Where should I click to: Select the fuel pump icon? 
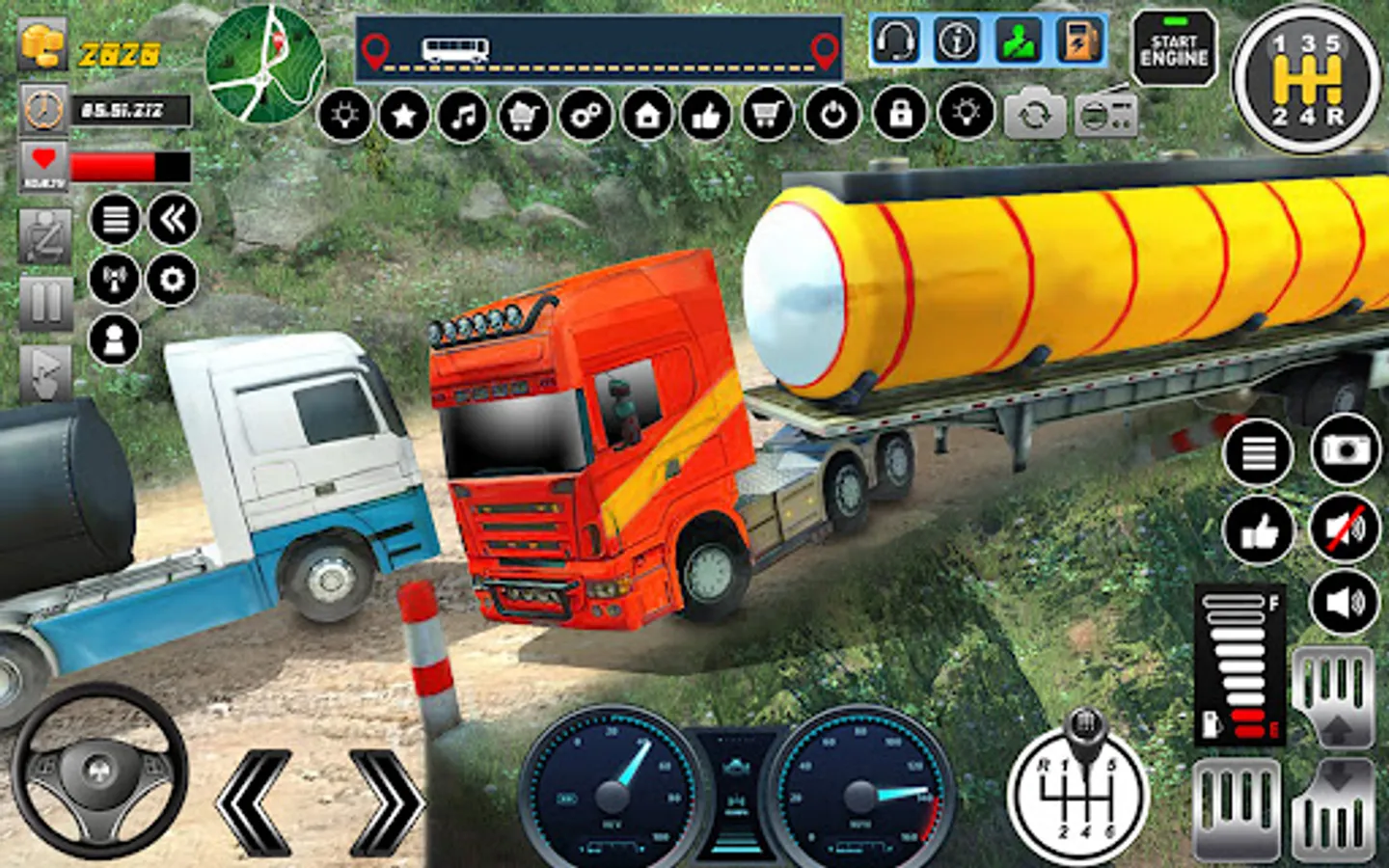(1078, 41)
